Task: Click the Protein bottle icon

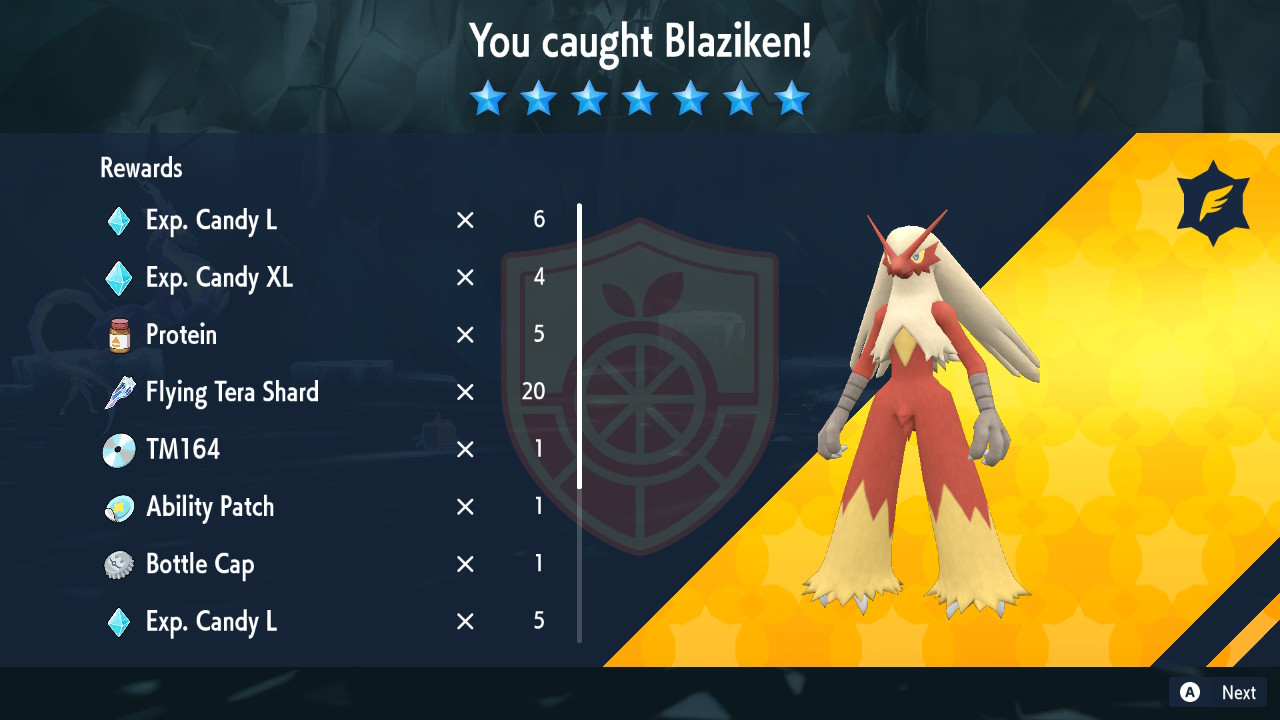Action: [118, 335]
